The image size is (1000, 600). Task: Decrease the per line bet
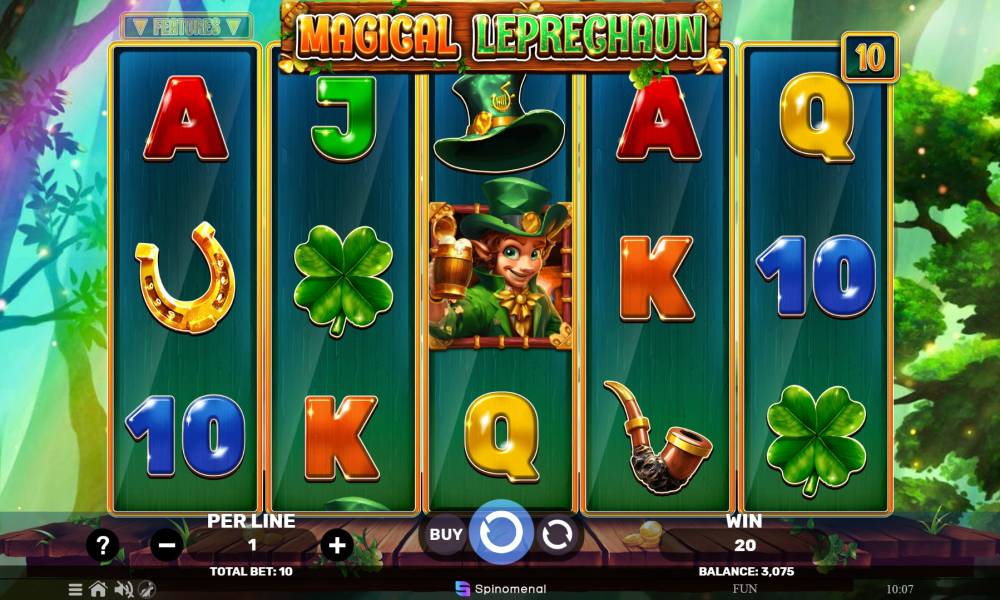(x=166, y=545)
